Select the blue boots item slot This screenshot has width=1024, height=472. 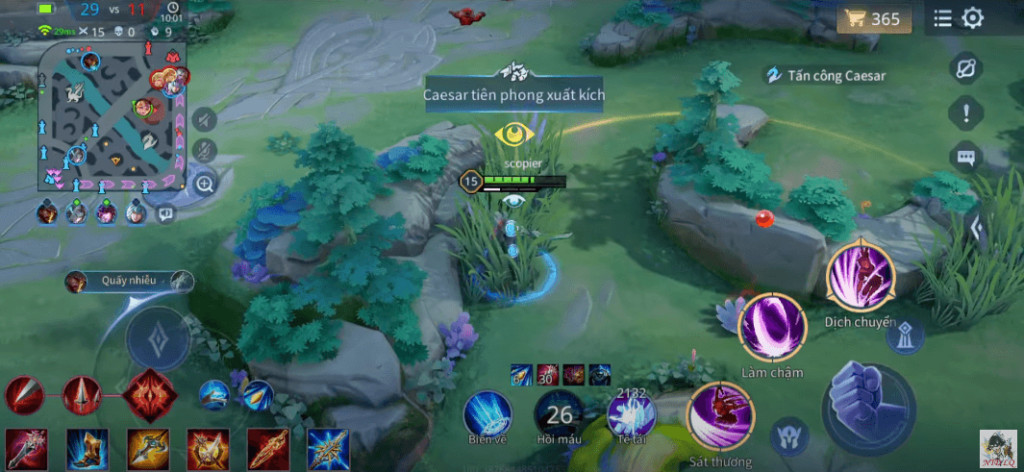click(x=88, y=448)
